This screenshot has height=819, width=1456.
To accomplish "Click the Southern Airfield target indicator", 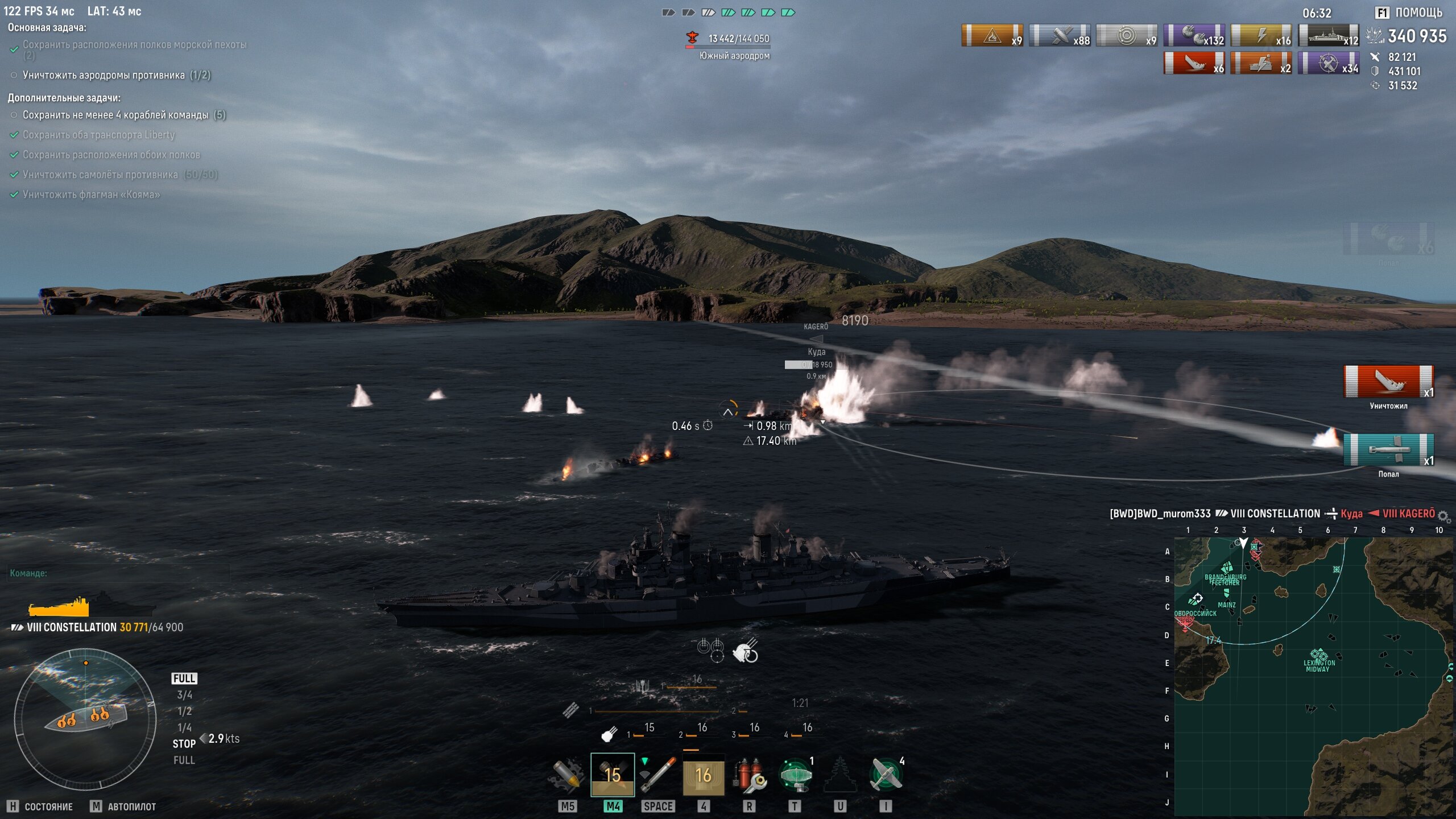I will [x=734, y=45].
